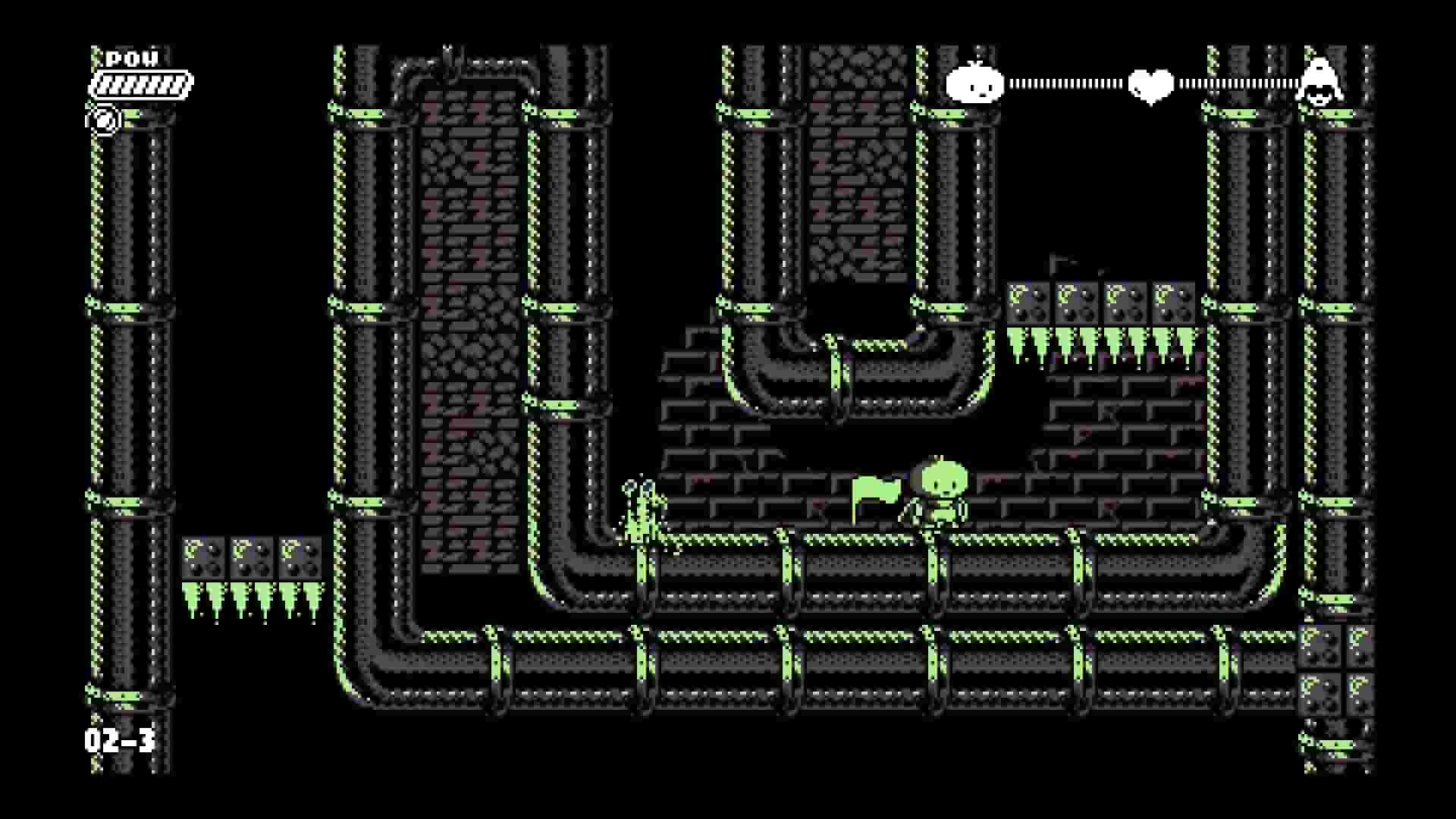Click the round item icon below the POW bar
The height and width of the screenshot is (819, 1456).
[102, 120]
